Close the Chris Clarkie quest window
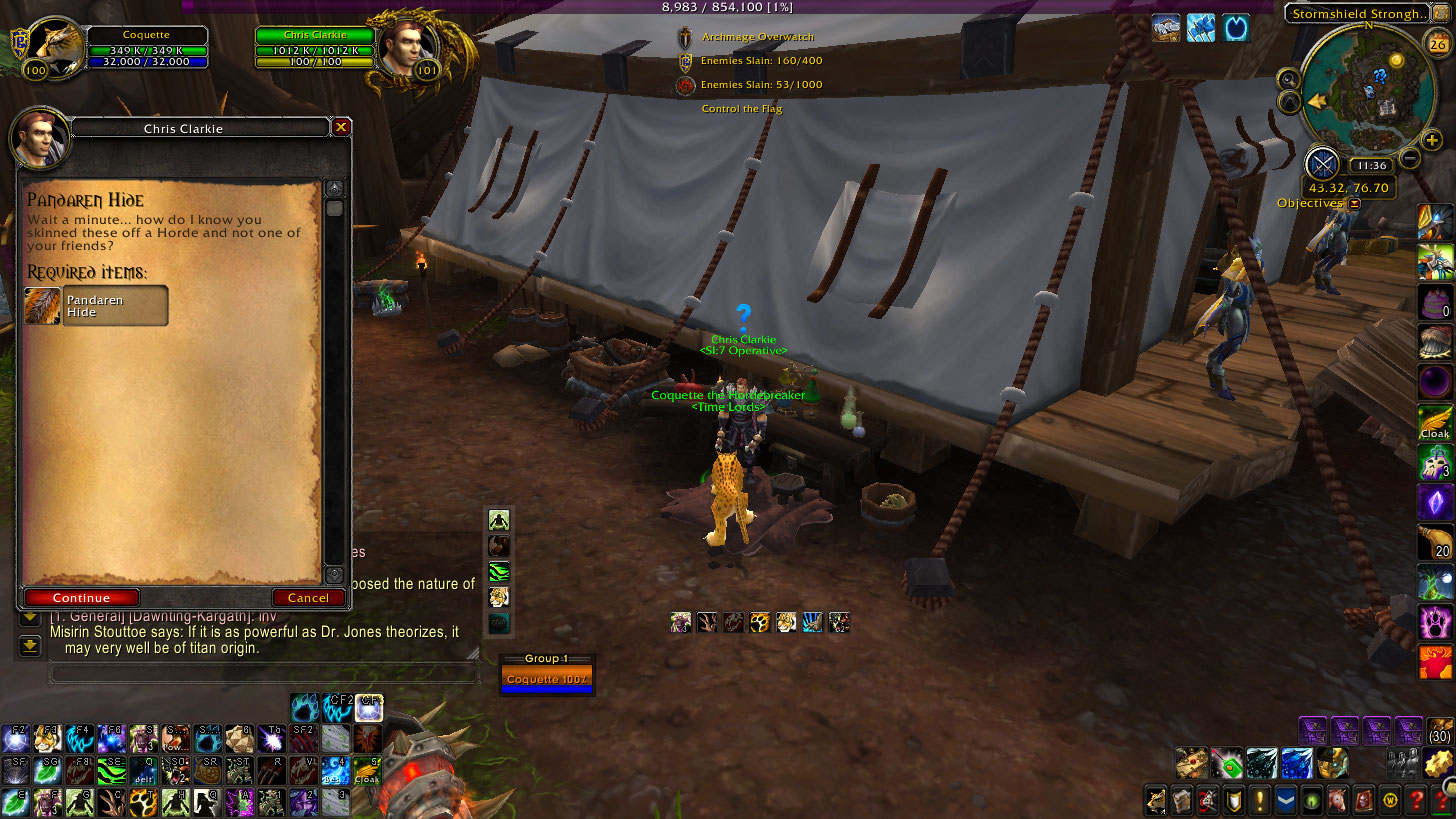The image size is (1456, 819). (x=341, y=128)
